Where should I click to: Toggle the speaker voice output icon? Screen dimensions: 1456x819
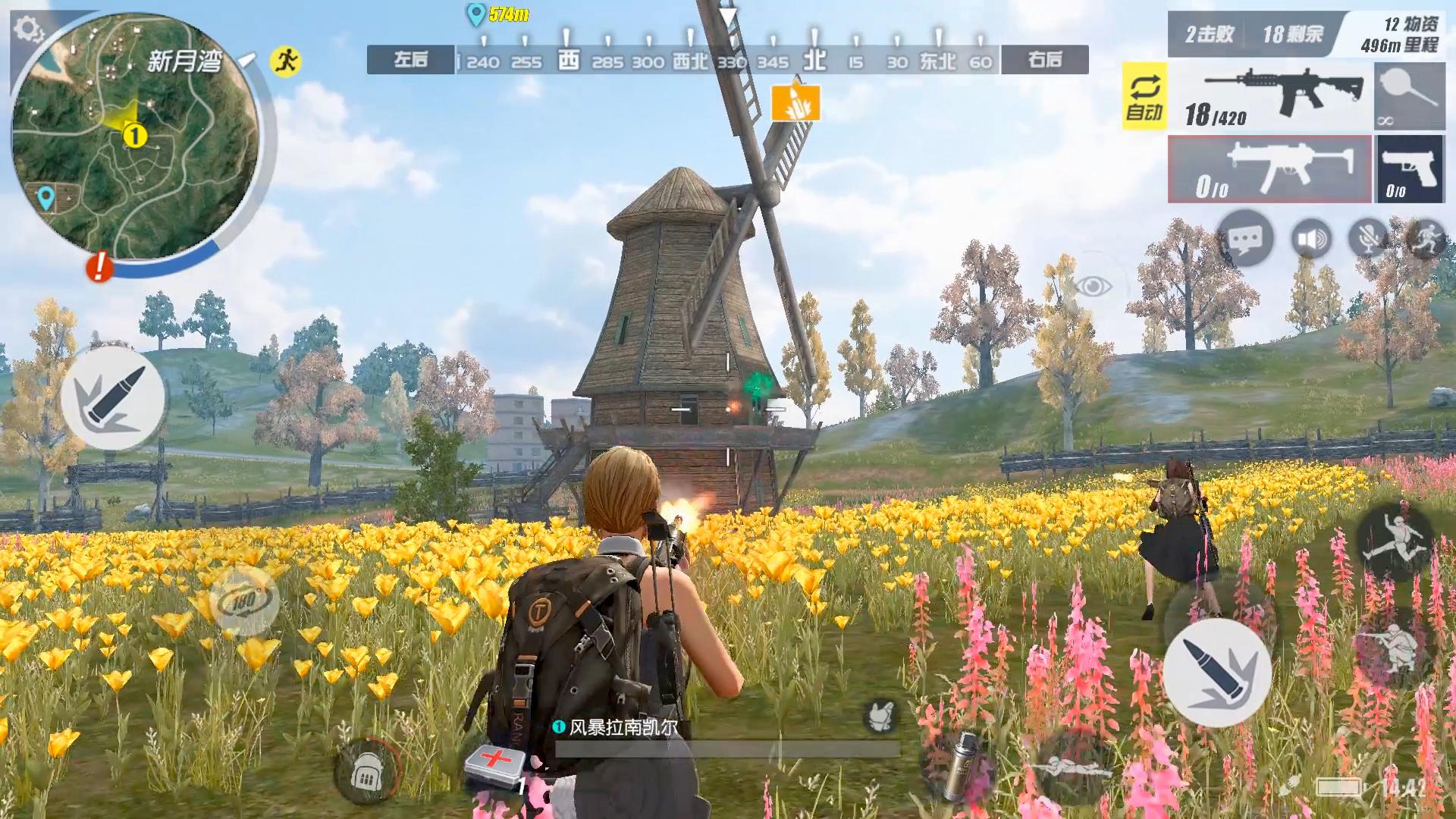(1311, 240)
